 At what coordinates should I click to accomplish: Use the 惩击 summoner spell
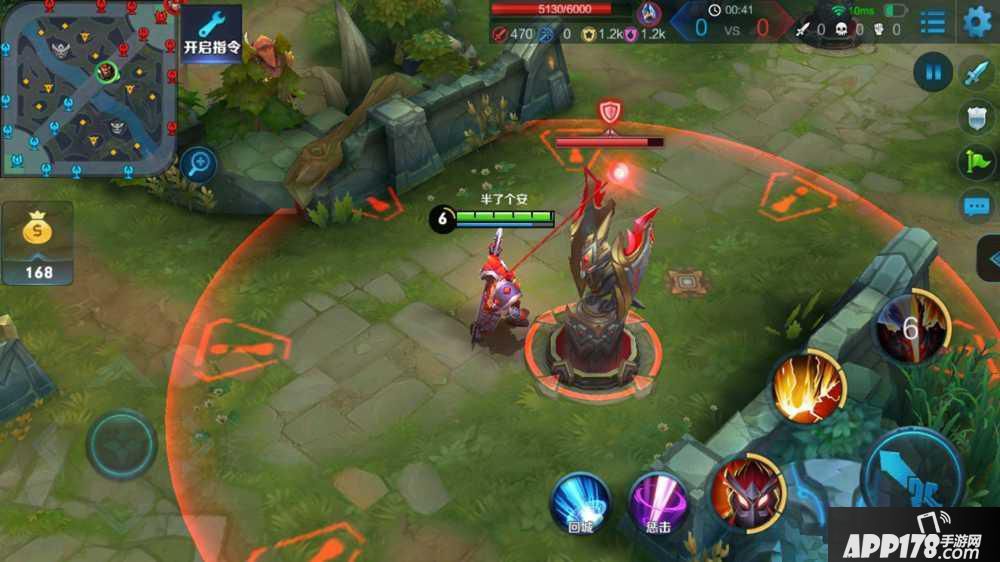(x=658, y=503)
